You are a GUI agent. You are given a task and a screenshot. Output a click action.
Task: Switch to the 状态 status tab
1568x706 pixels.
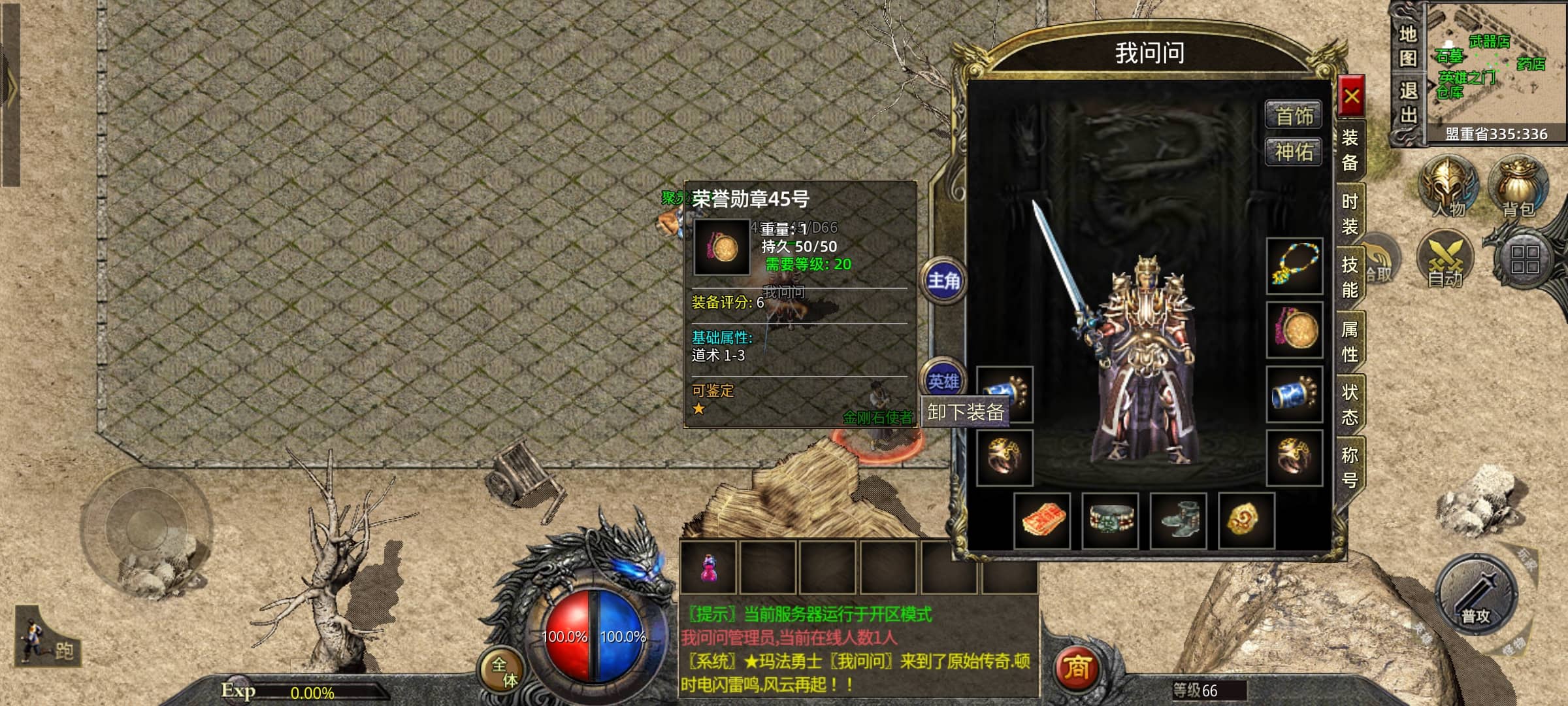(1350, 405)
